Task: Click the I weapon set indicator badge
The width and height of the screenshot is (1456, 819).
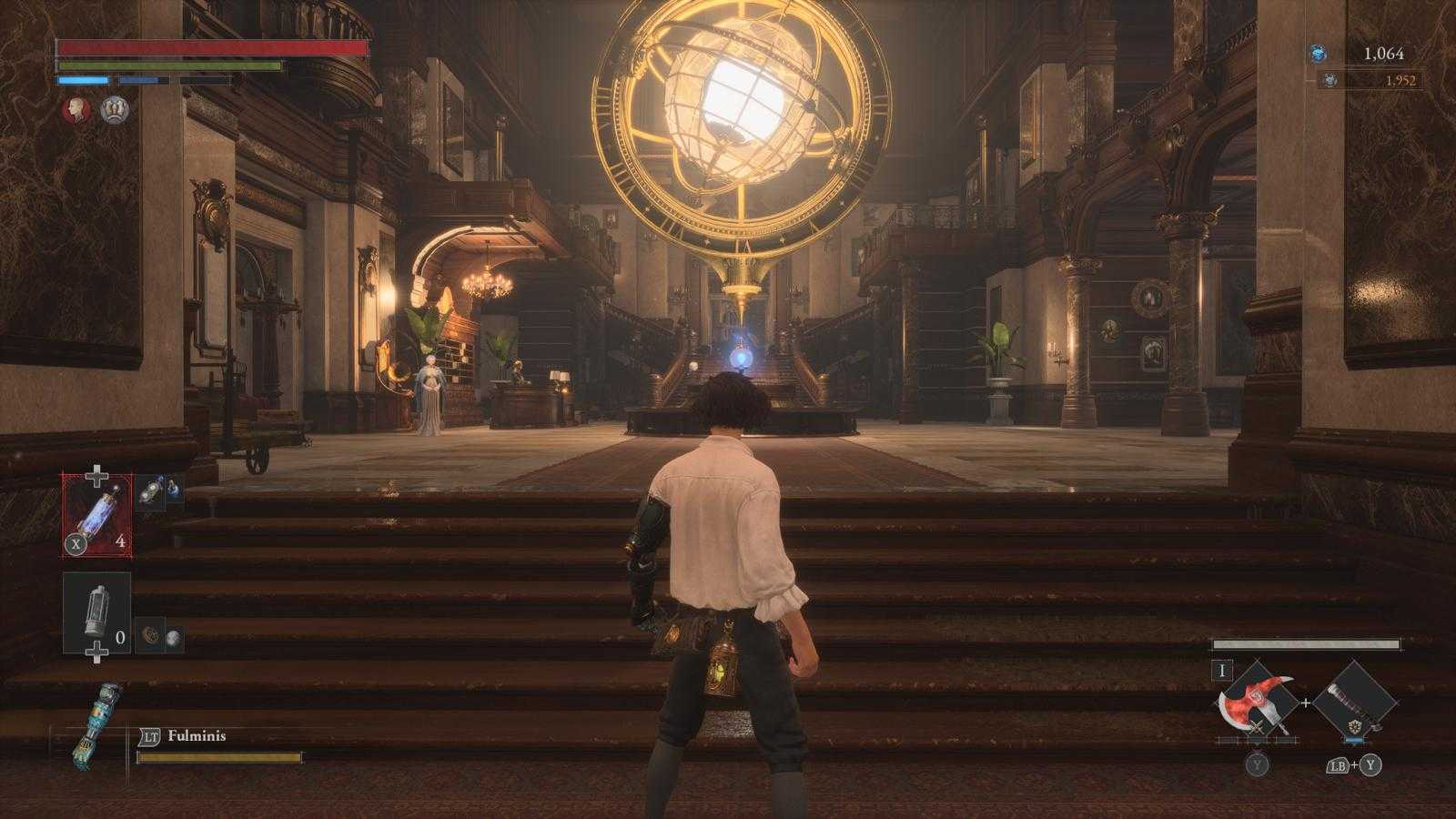Action: point(1222,670)
